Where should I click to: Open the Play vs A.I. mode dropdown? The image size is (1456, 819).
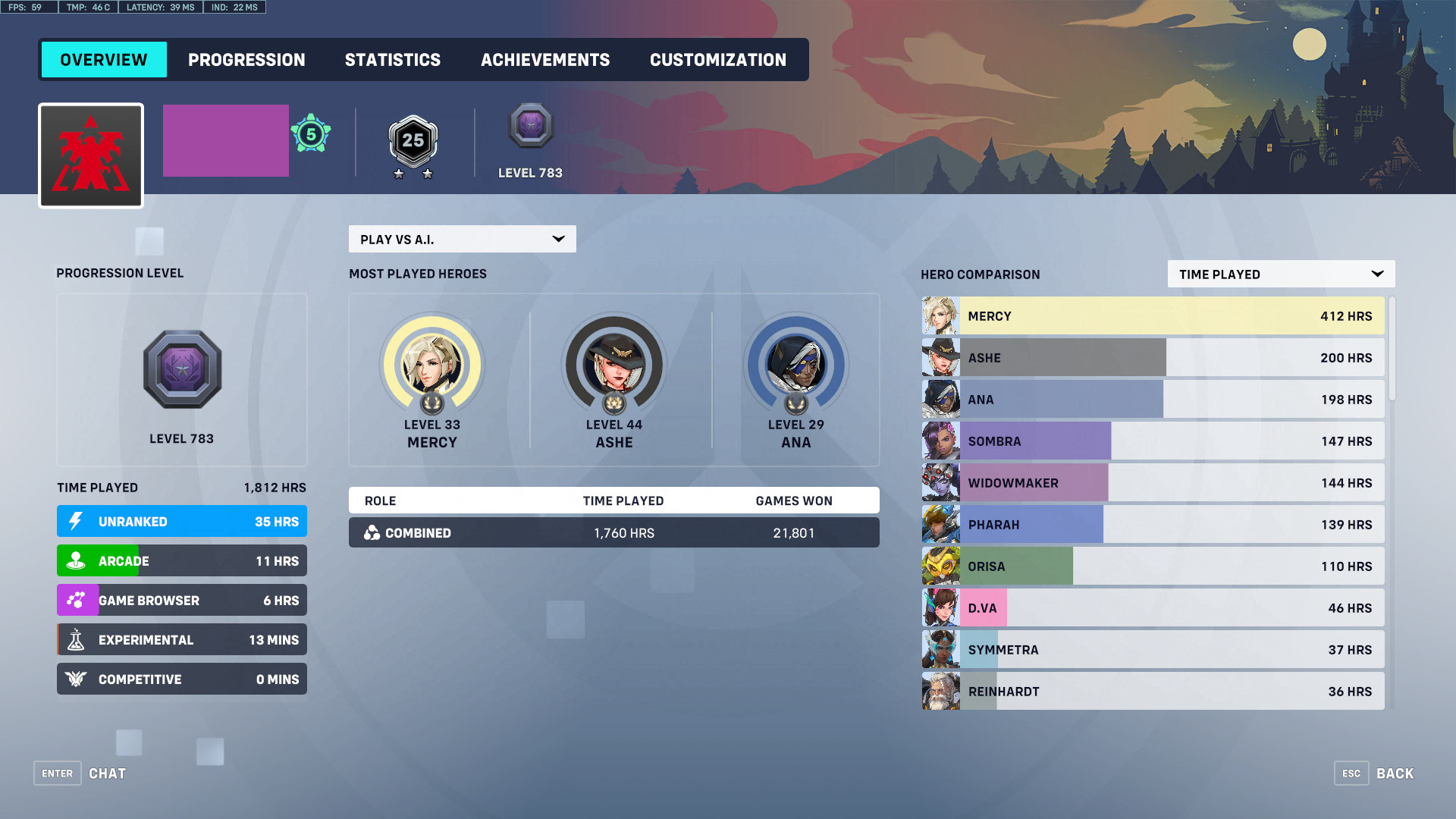click(x=462, y=239)
